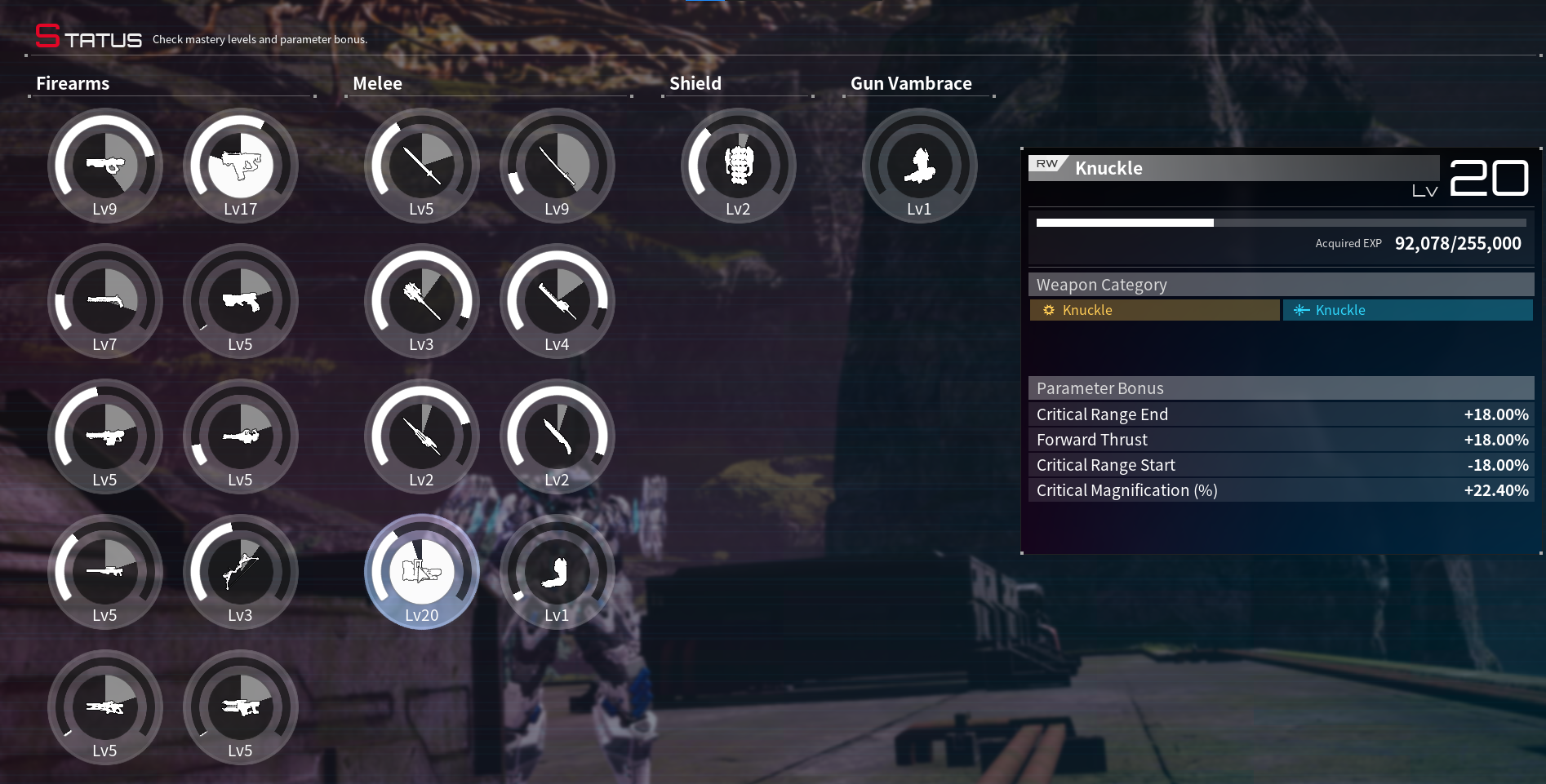Screen dimensions: 1546x784
Task: Select the Lv4 chainsaw blade mastery
Action: [557, 301]
